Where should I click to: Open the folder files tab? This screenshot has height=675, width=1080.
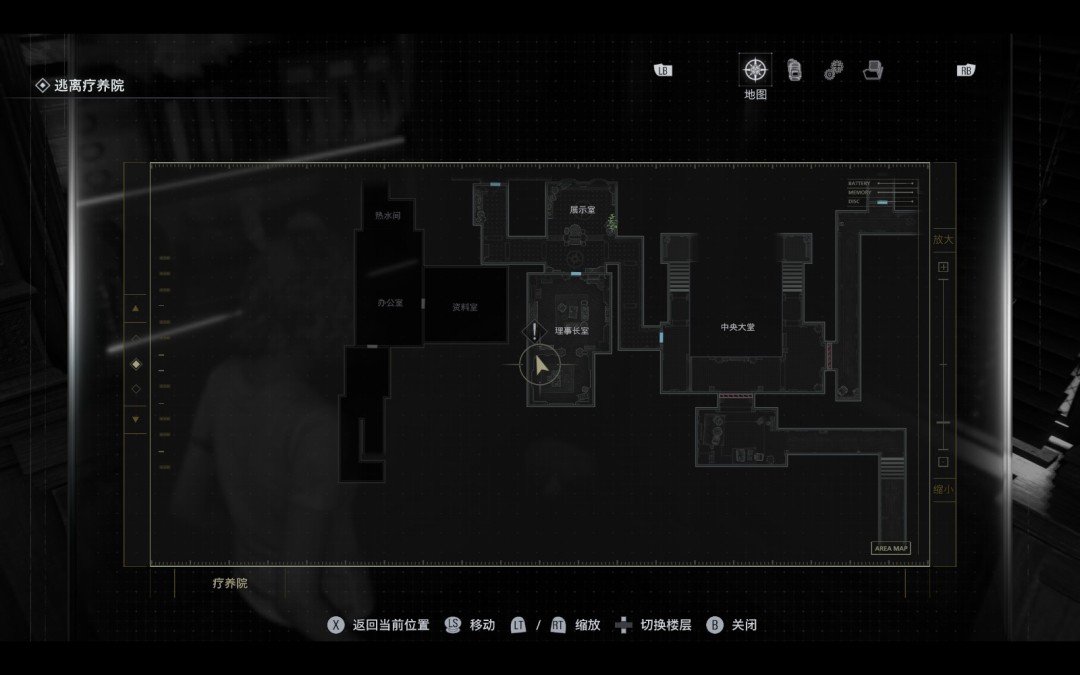pyautogui.click(x=872, y=71)
